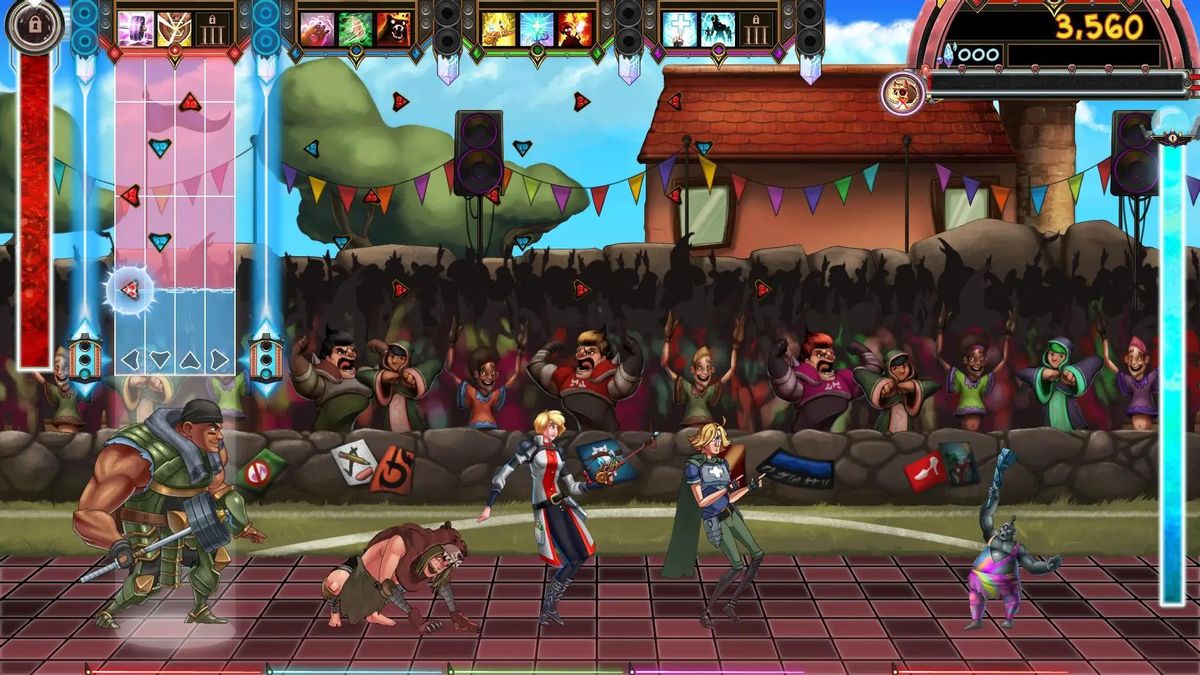Image resolution: width=1200 pixels, height=675 pixels.
Task: Hit the left arrow note receptor
Action: (130, 359)
